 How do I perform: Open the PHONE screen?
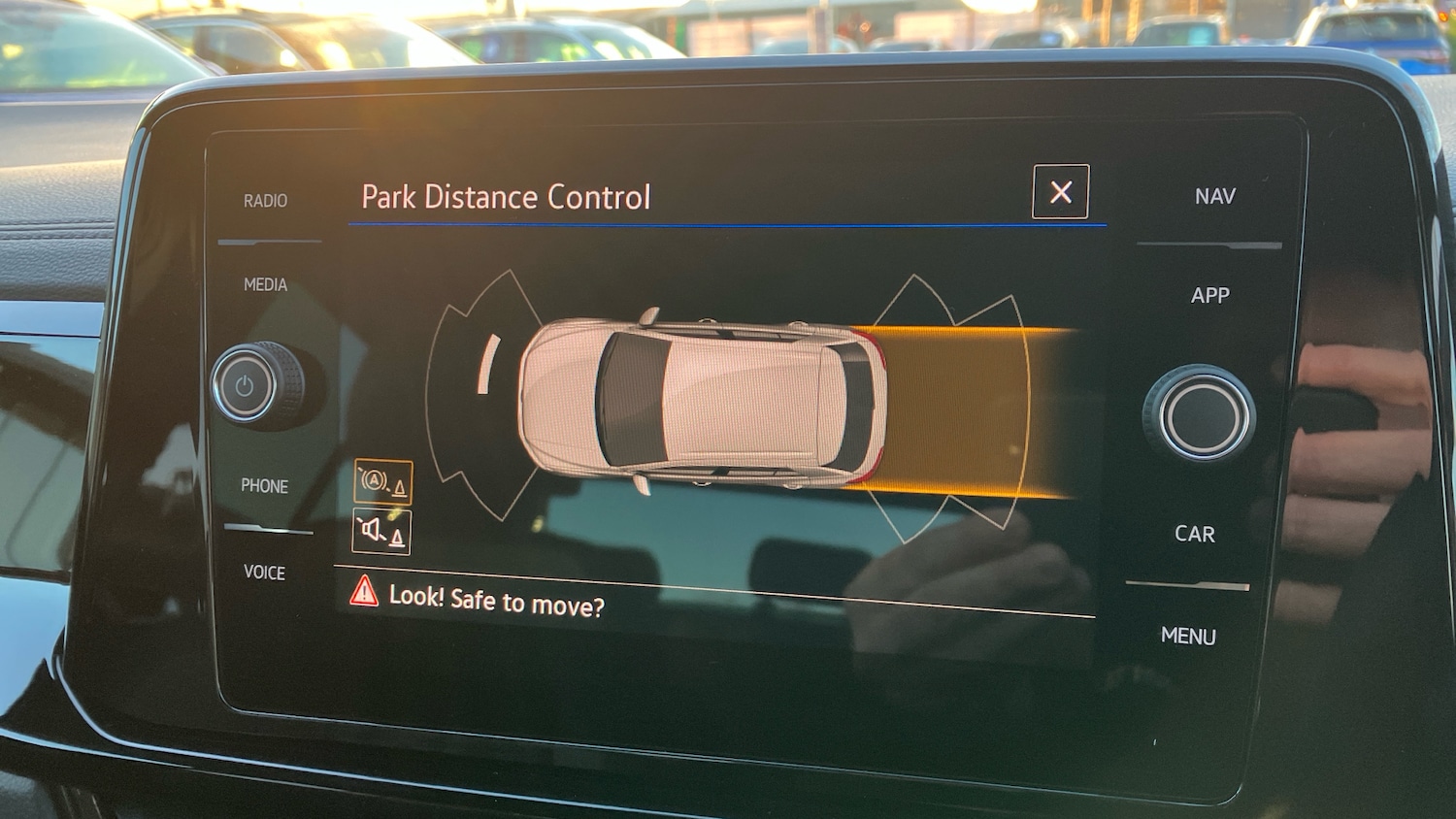(x=264, y=485)
